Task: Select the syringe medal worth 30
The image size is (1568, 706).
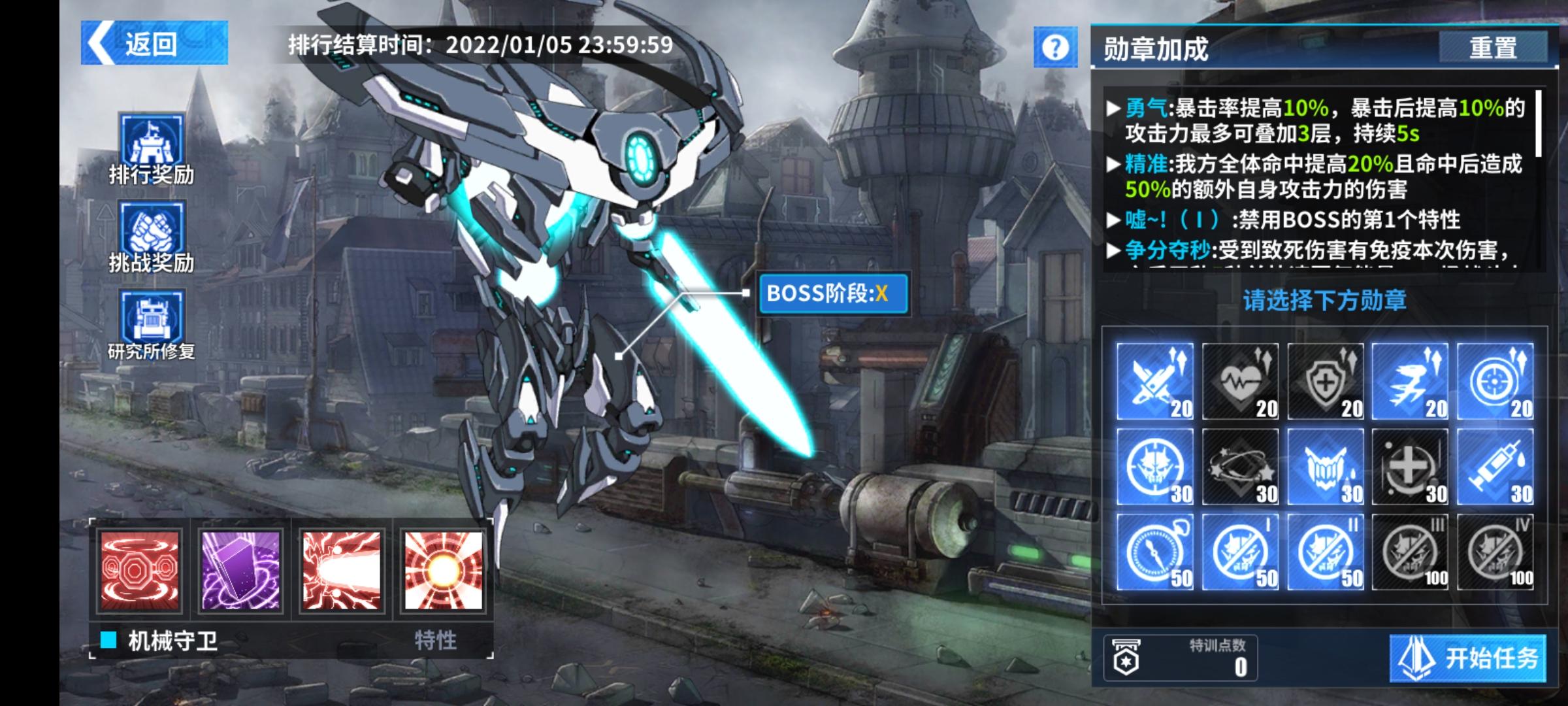Action: click(1495, 467)
